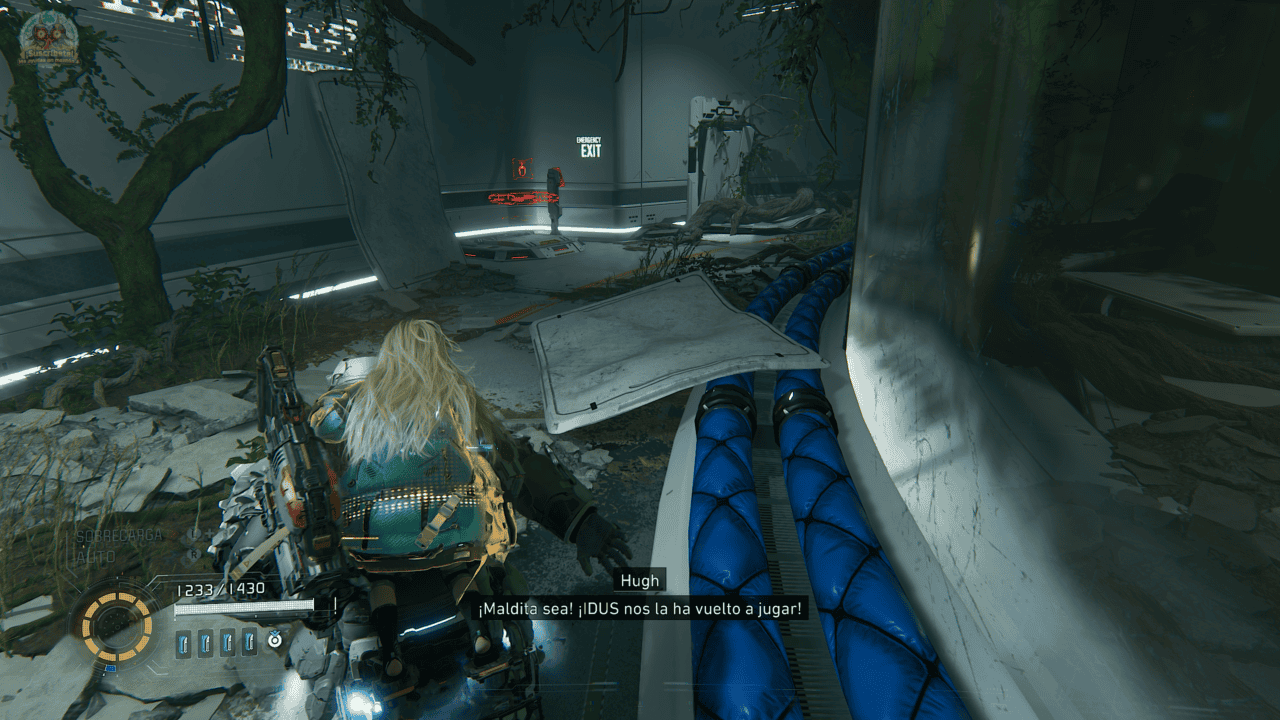Screen dimensions: 1280x720
Task: Click the ¡Suscríbete! channel badge overlay
Action: click(x=48, y=38)
